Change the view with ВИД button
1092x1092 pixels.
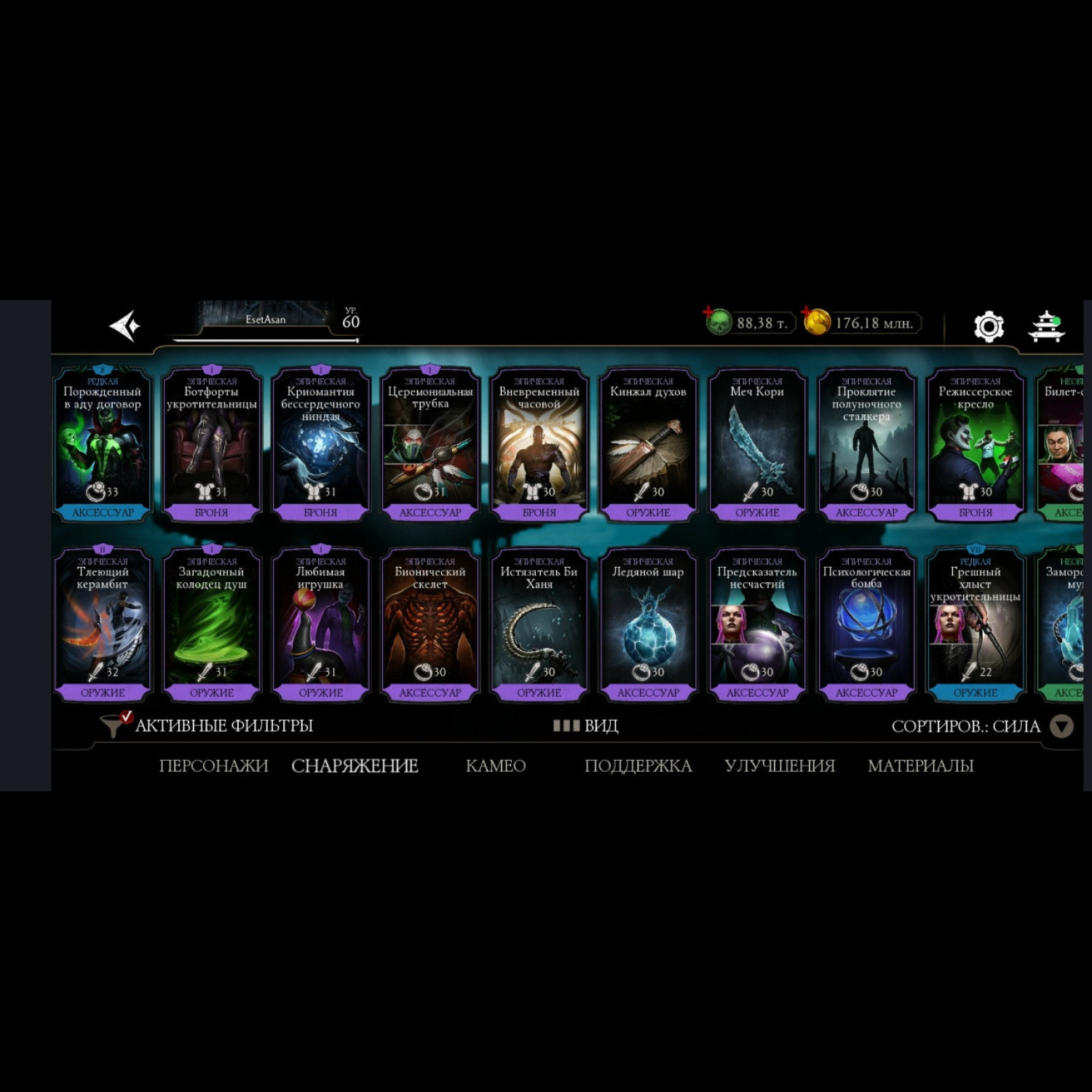[586, 726]
